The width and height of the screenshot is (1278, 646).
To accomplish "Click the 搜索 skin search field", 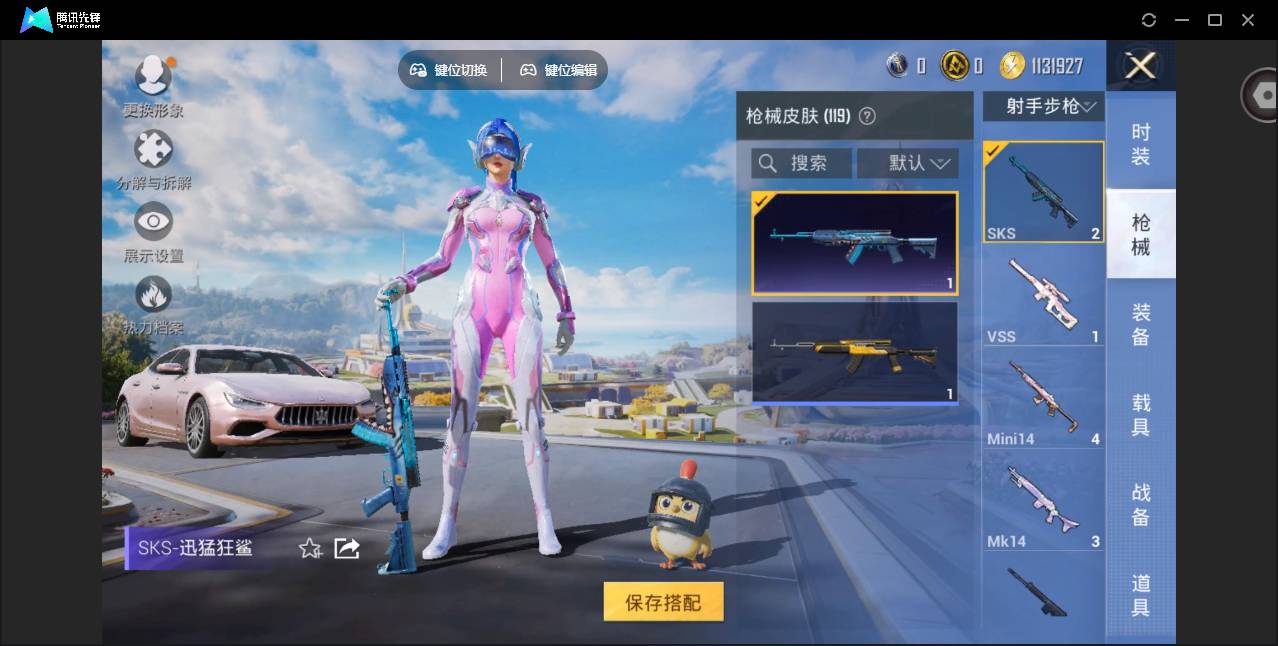I will coord(802,163).
